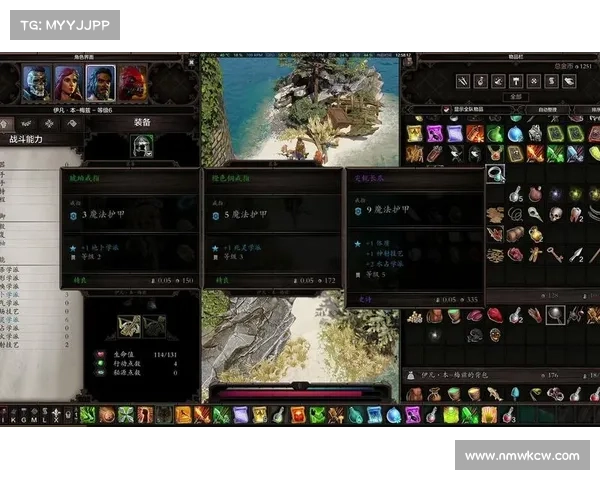Select the highlighted ring in inventory
This screenshot has width=600, height=480.
[495, 173]
